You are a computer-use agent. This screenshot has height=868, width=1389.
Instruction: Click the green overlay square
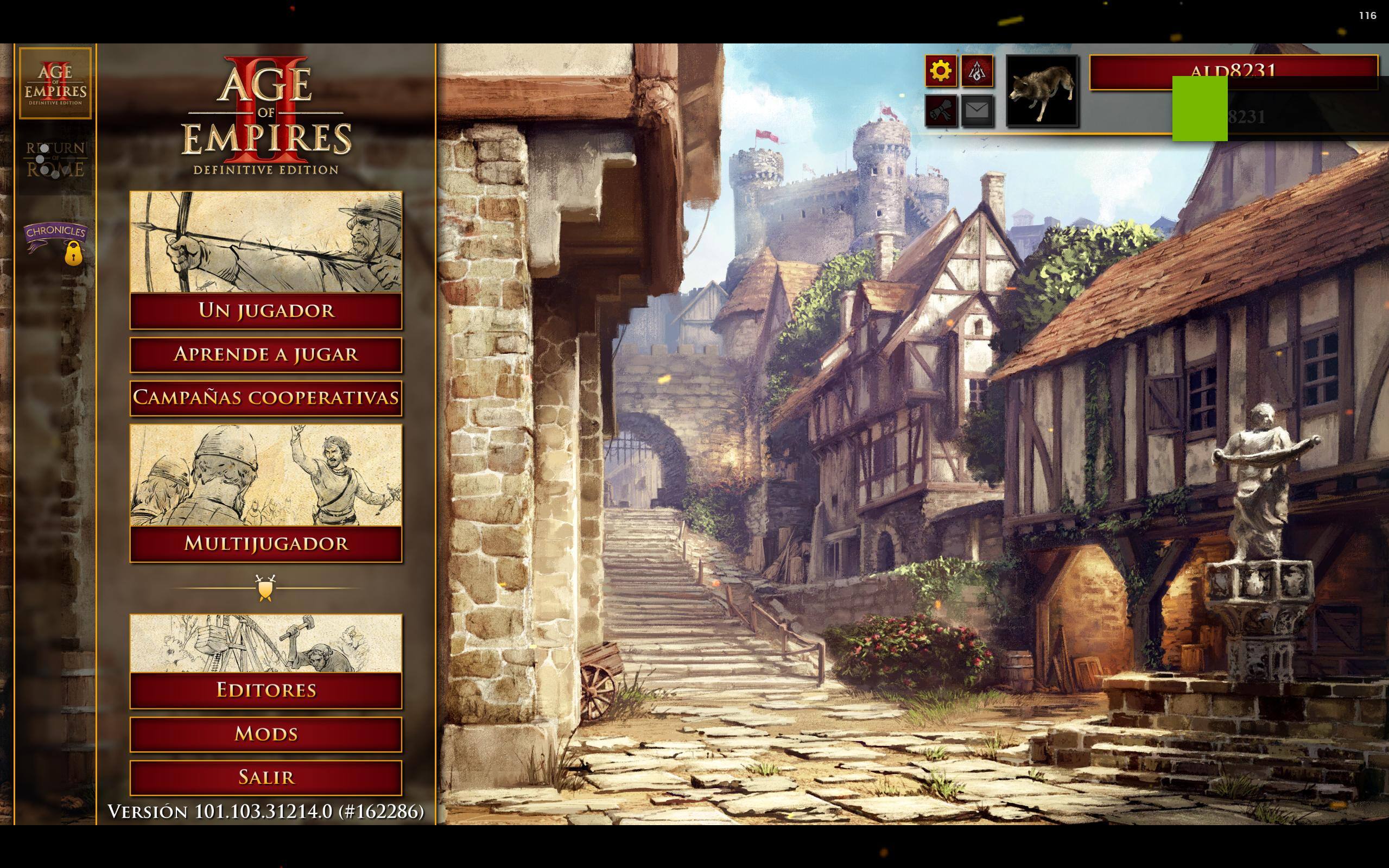click(1199, 109)
